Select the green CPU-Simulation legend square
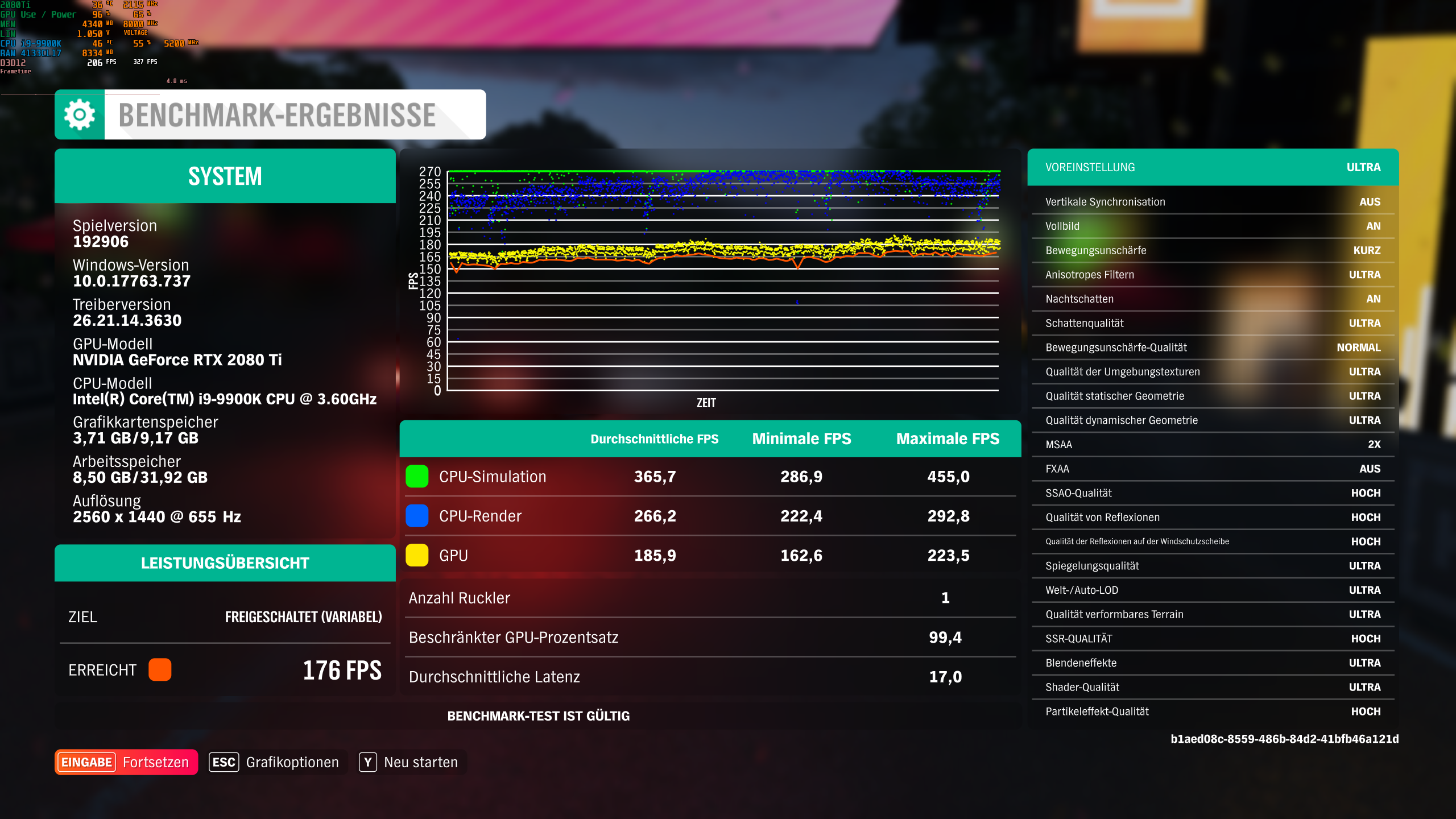 [x=416, y=477]
